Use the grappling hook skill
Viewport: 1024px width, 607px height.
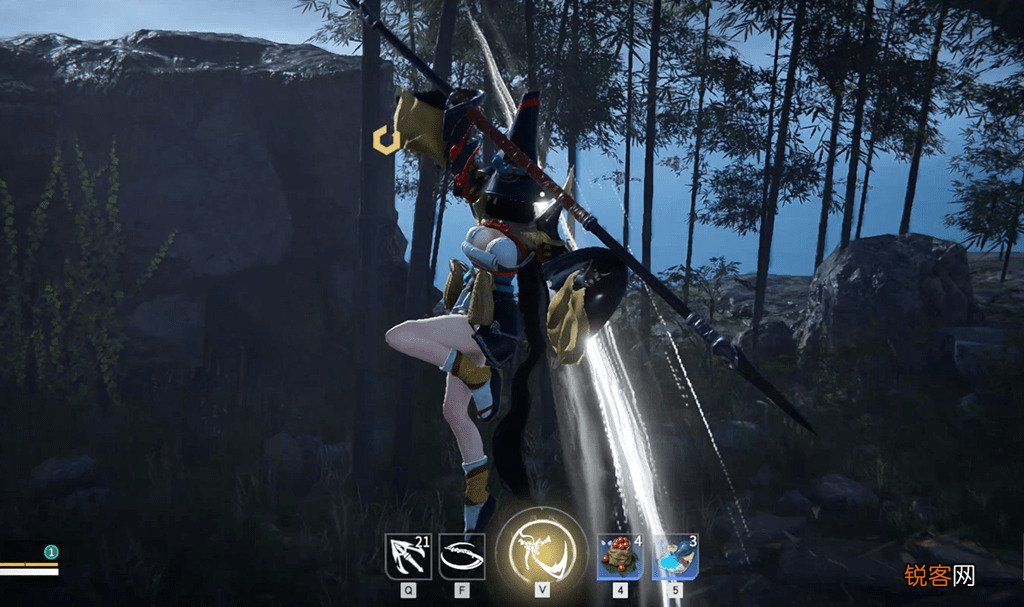[408, 556]
